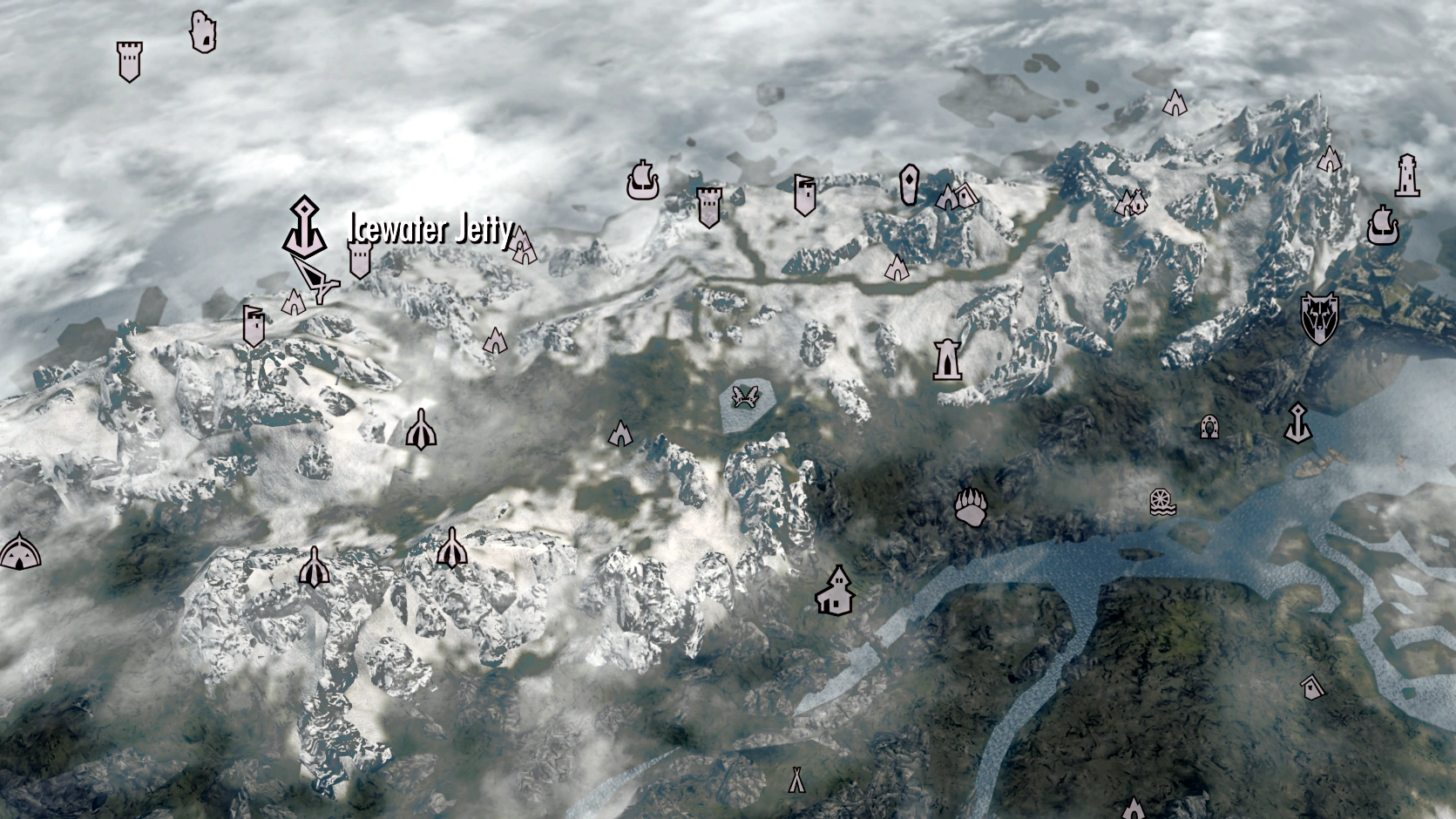Click the fort banner marker west of Icewater Jetty
The image size is (1456, 819).
pyautogui.click(x=252, y=326)
